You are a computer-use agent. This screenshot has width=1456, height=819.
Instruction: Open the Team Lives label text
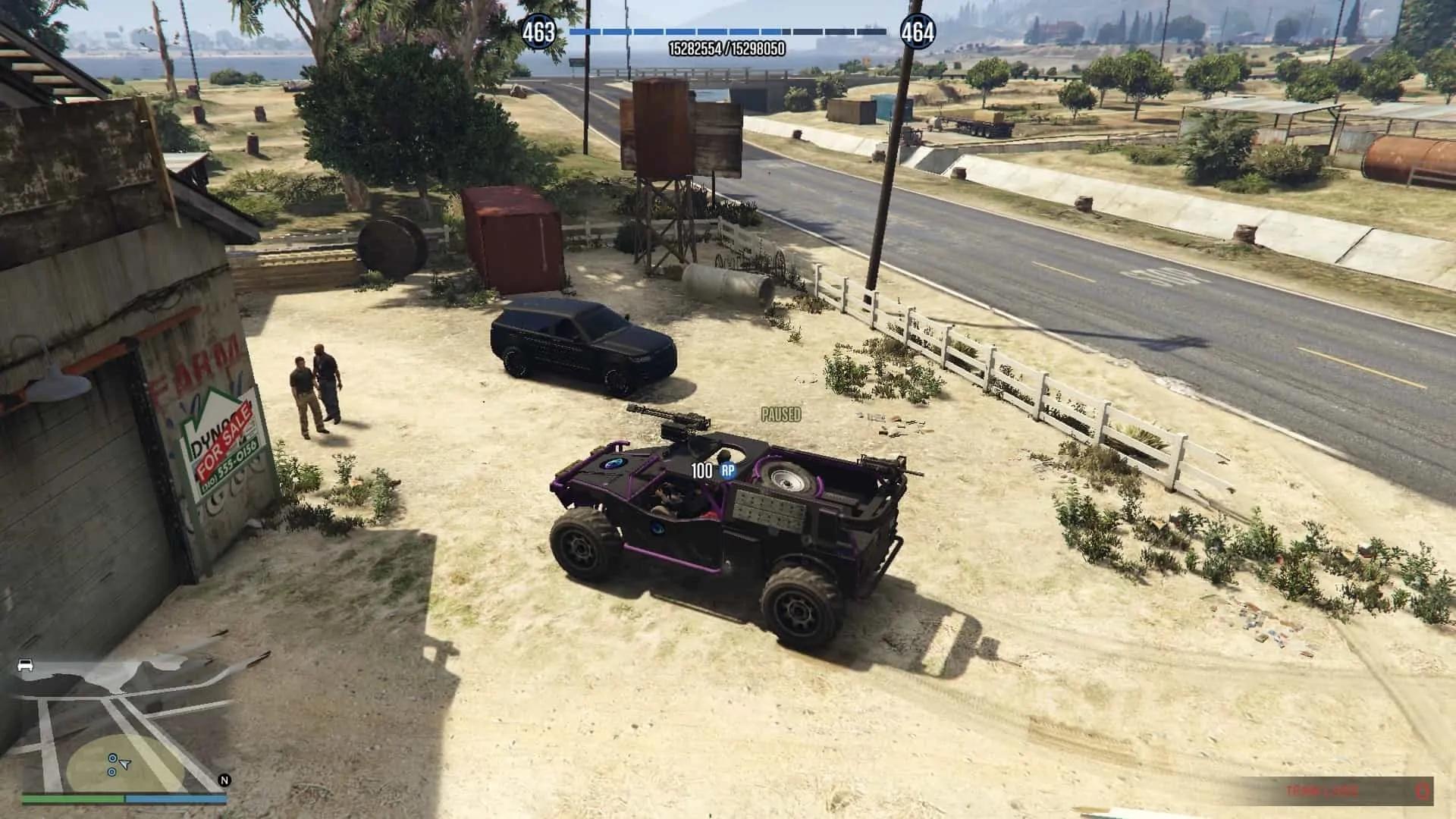1322,790
